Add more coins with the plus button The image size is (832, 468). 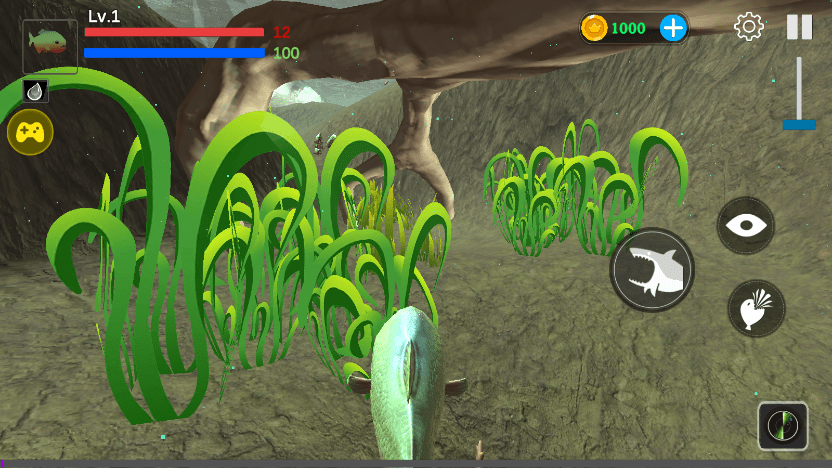(674, 28)
